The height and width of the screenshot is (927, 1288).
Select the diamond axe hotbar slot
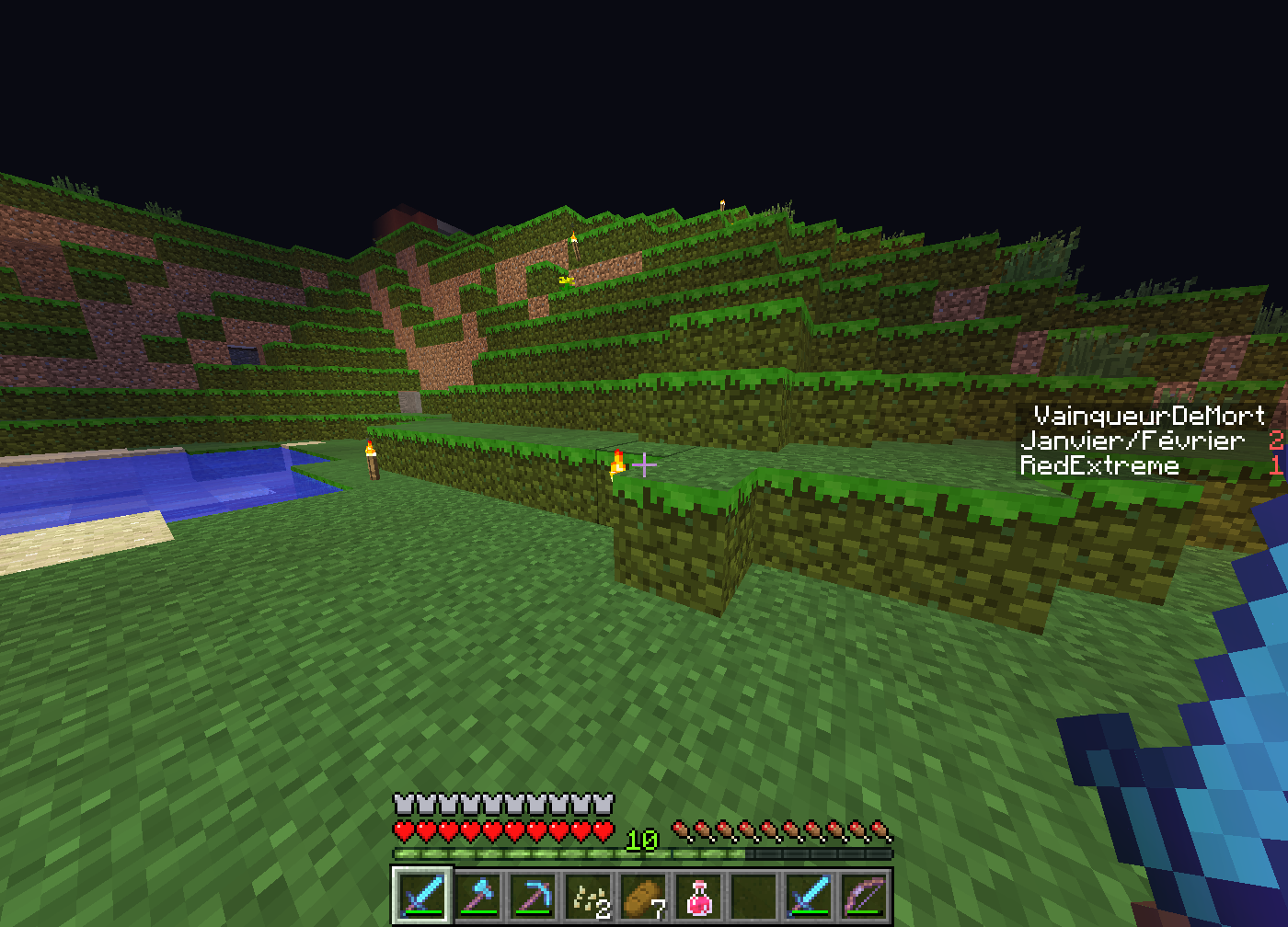pyautogui.click(x=478, y=896)
